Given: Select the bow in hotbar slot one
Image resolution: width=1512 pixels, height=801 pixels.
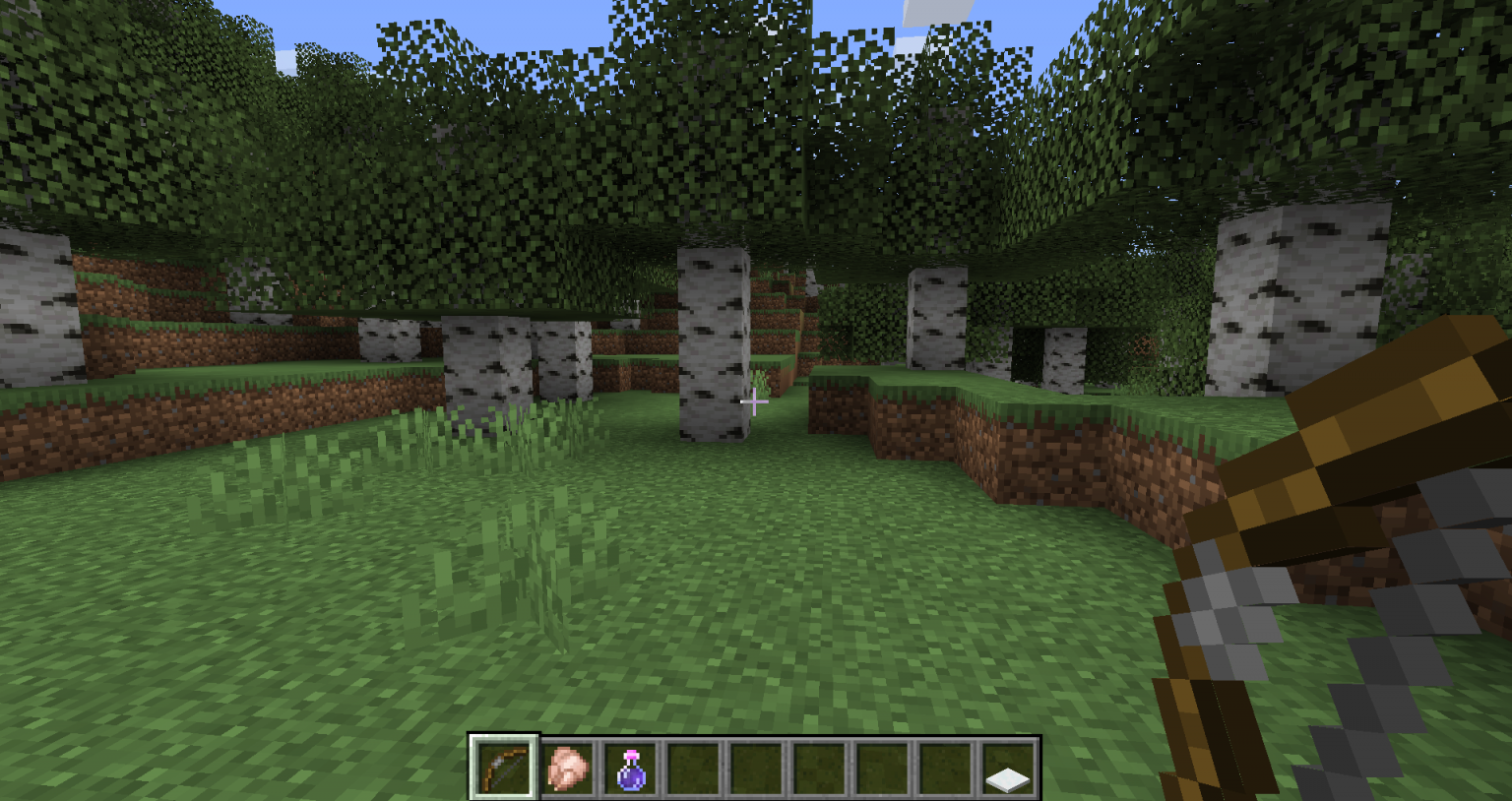Looking at the screenshot, I should (504, 774).
